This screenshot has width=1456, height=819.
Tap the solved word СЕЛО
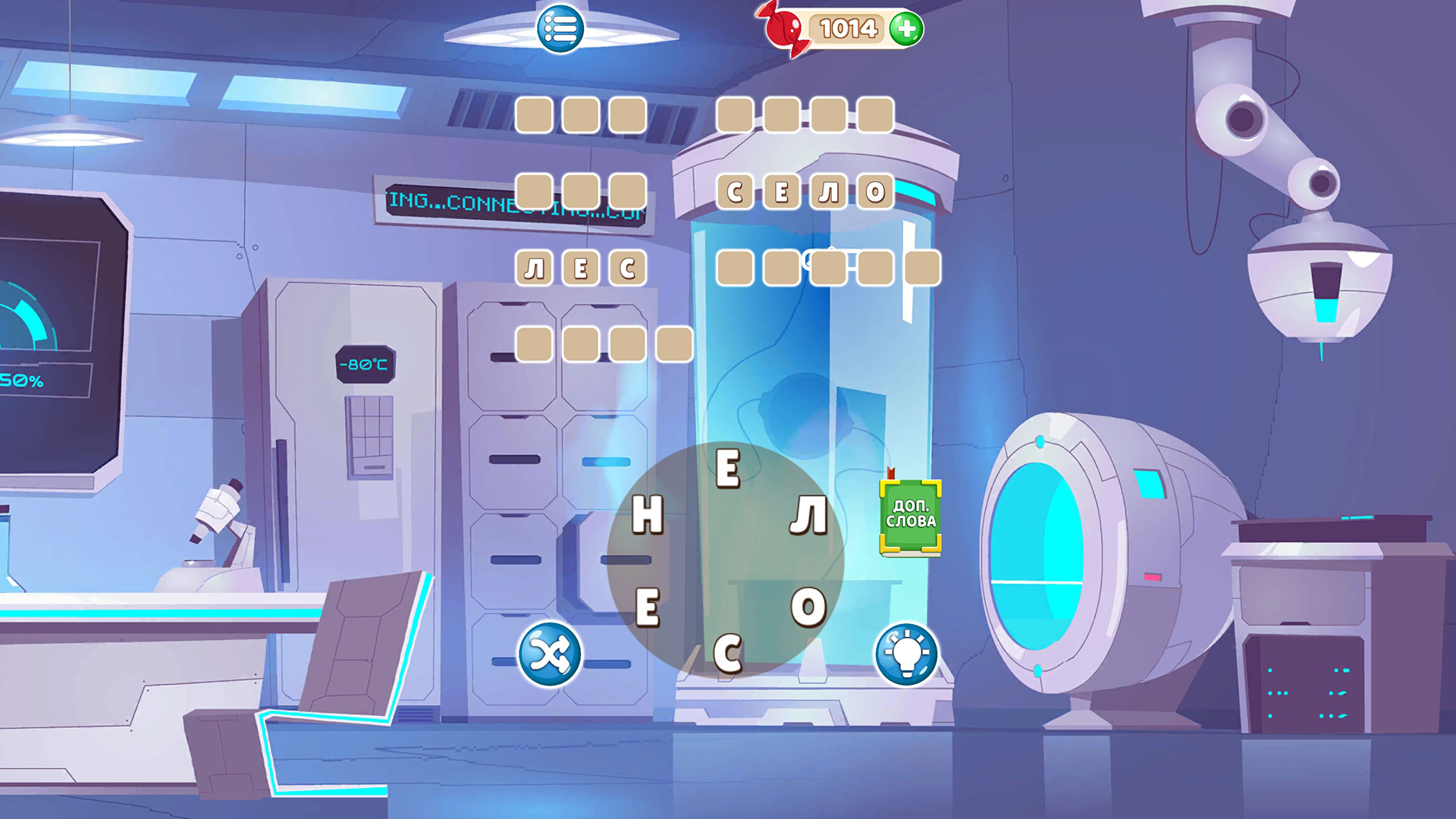[x=804, y=192]
